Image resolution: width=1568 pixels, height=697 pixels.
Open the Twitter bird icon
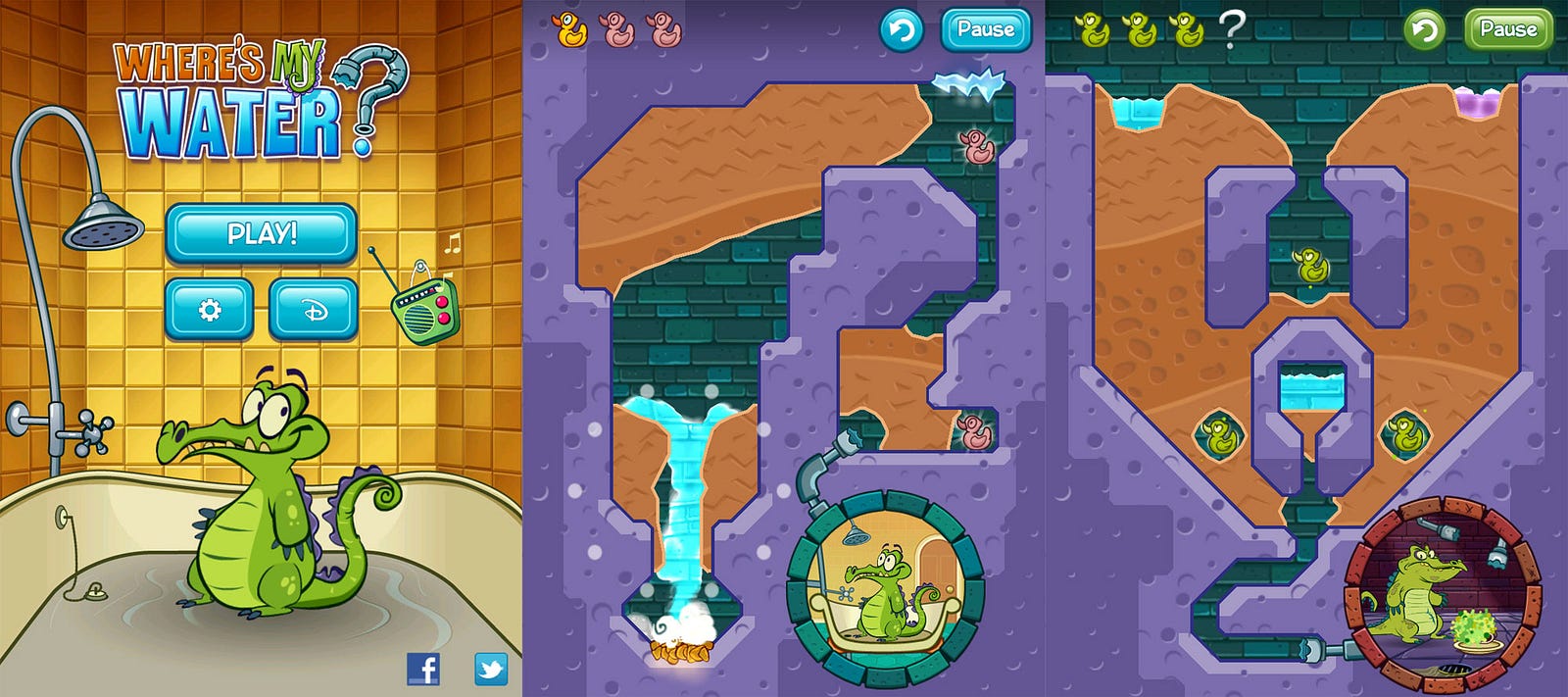point(491,669)
